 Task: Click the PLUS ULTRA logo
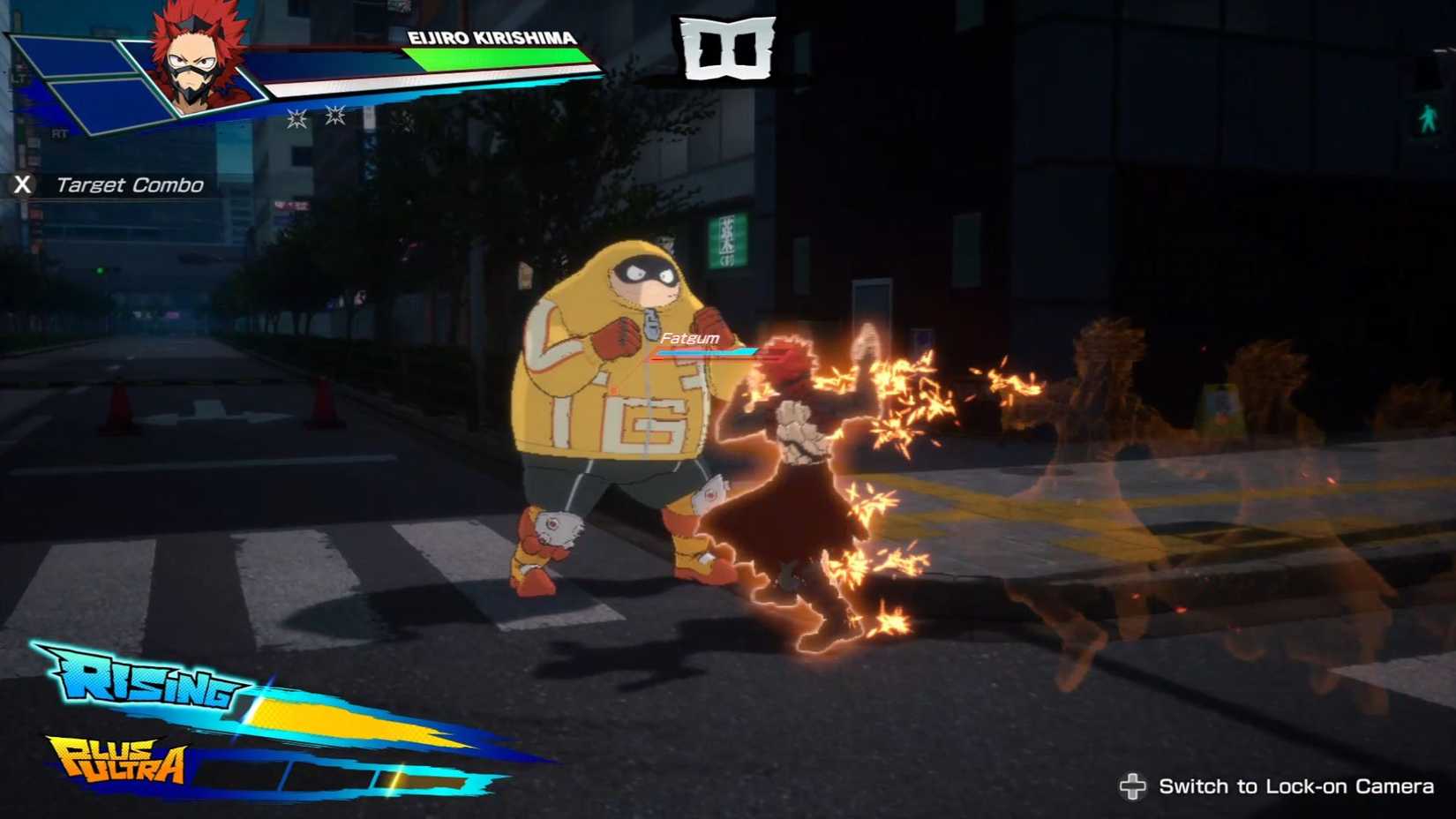click(119, 761)
